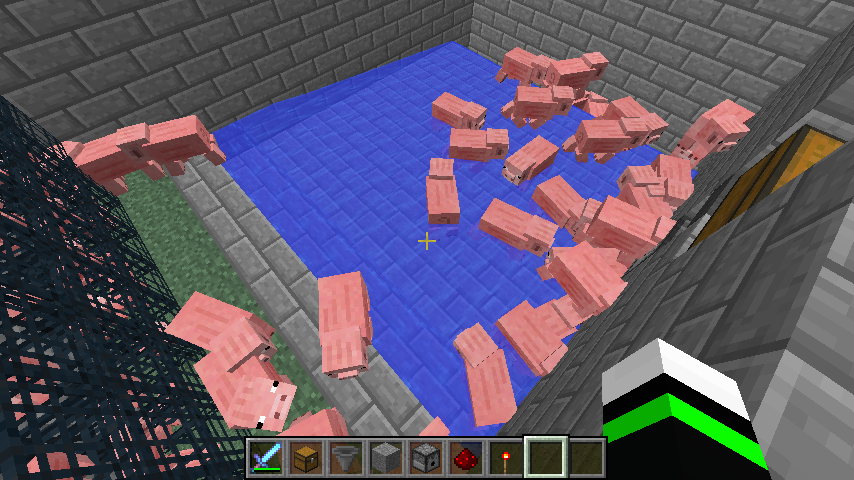This screenshot has height=480, width=854.
Task: Select the redstone torch hotbar slot
Action: click(x=506, y=458)
